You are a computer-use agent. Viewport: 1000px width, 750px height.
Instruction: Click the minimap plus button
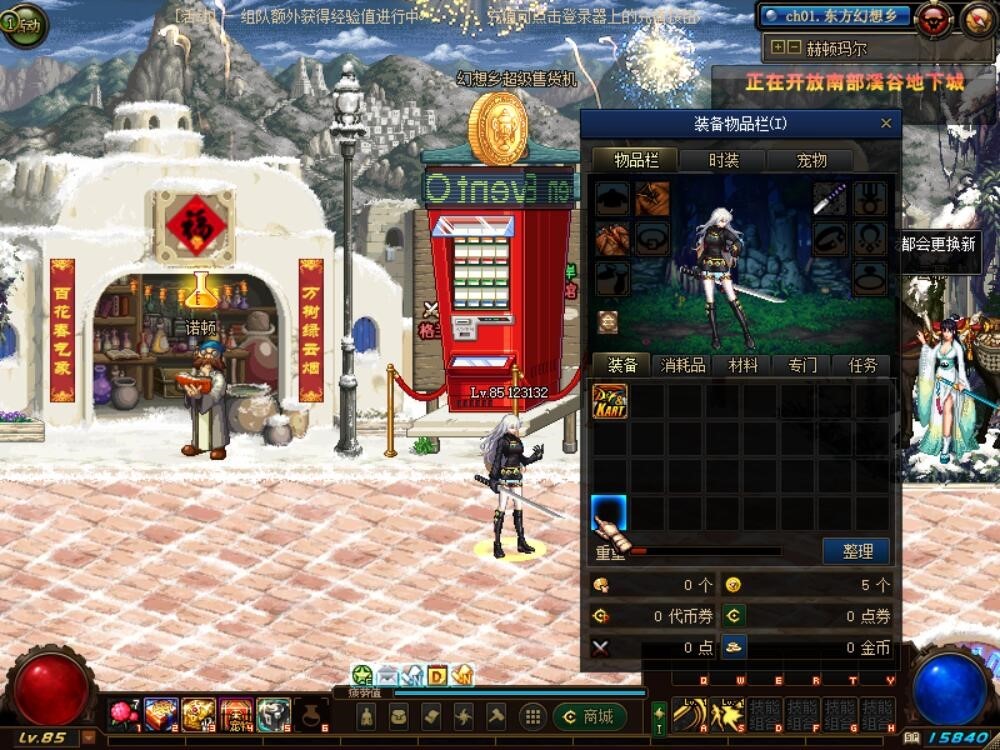[777, 47]
